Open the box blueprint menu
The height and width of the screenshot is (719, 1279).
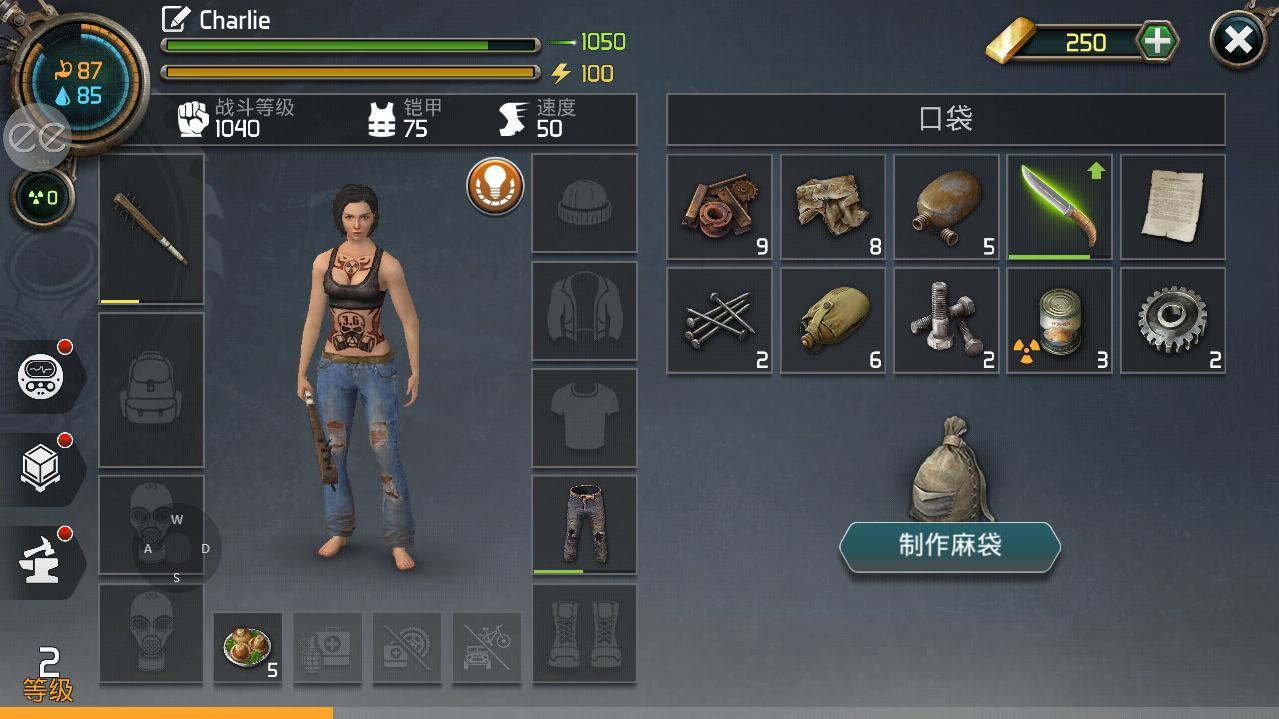[42, 468]
